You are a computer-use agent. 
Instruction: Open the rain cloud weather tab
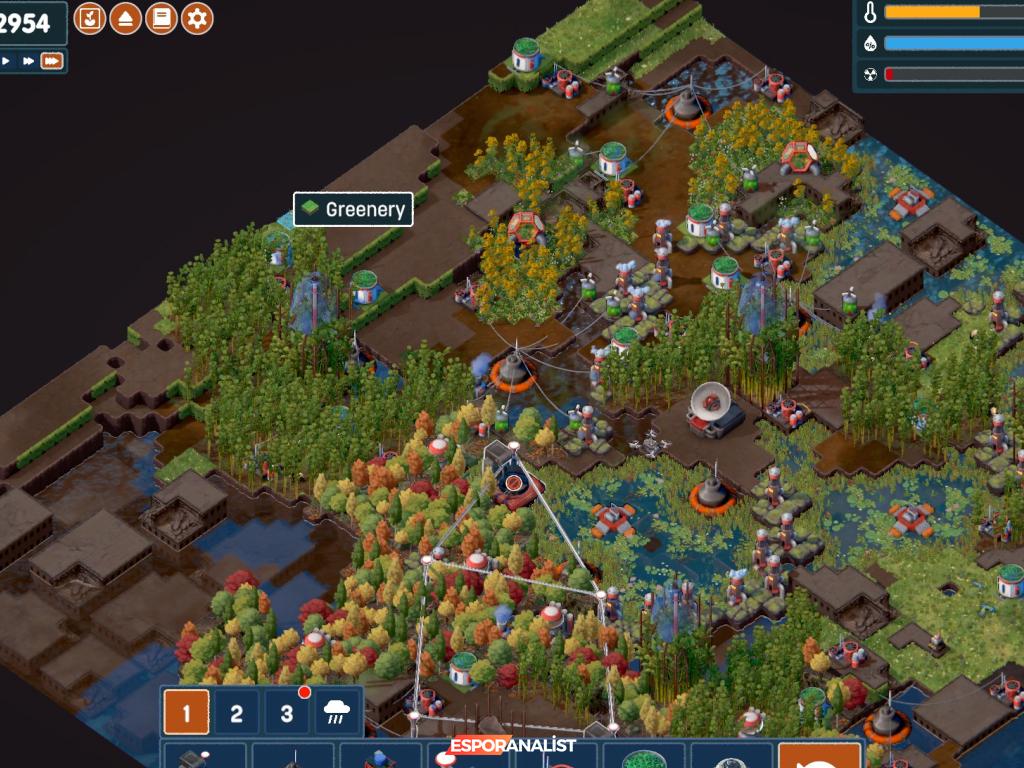[337, 714]
